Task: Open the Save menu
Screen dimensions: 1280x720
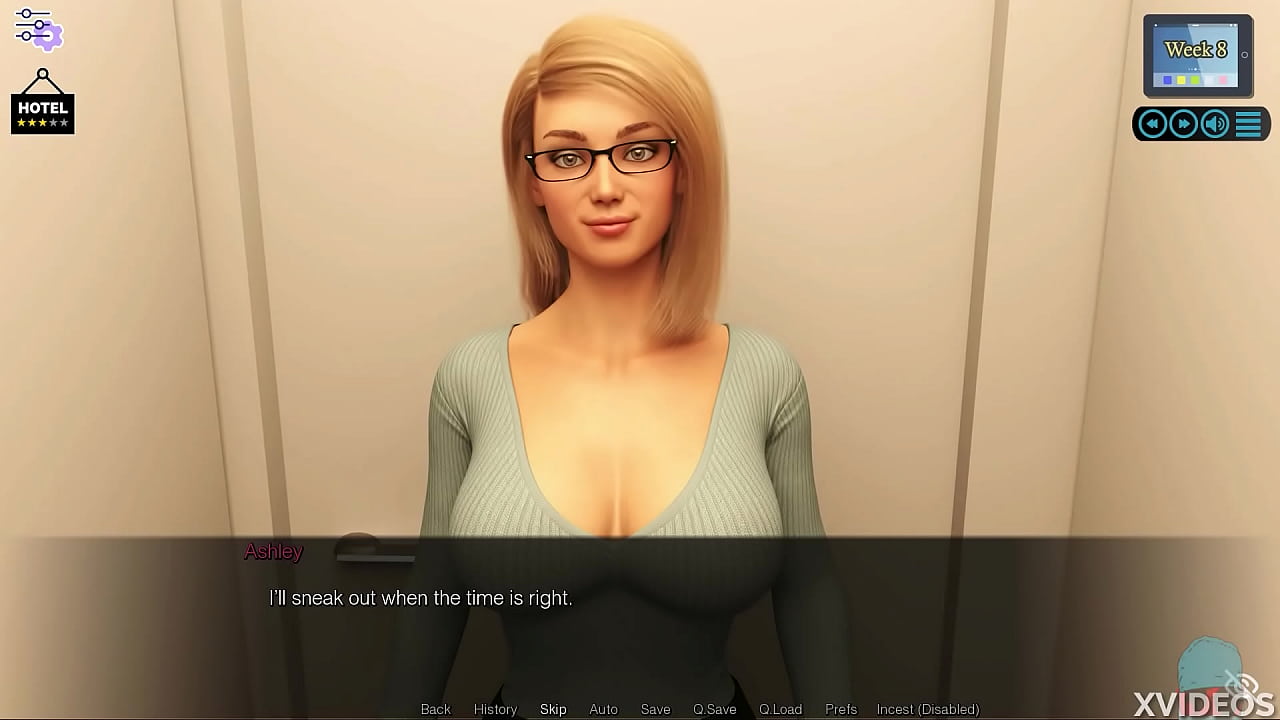Action: (x=655, y=709)
